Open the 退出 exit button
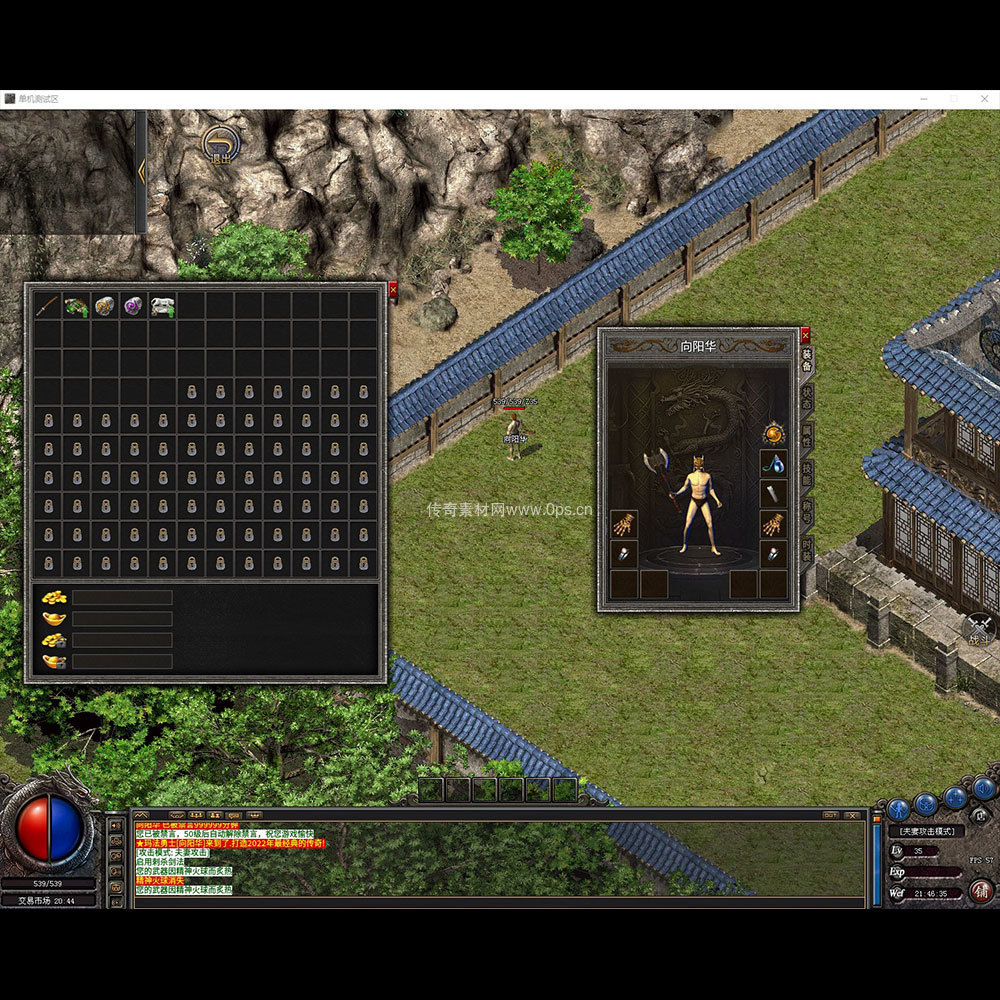The width and height of the screenshot is (1000, 1000). coord(219,145)
